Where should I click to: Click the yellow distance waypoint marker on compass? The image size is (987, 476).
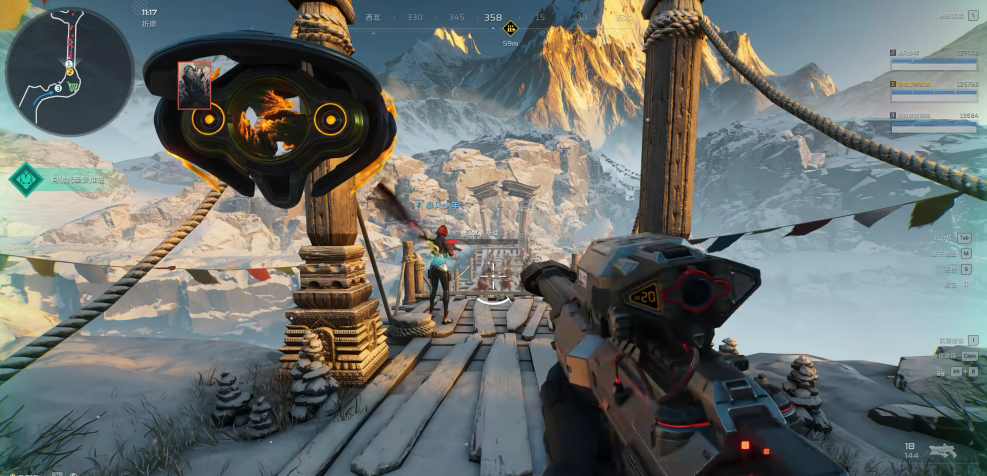pyautogui.click(x=511, y=28)
